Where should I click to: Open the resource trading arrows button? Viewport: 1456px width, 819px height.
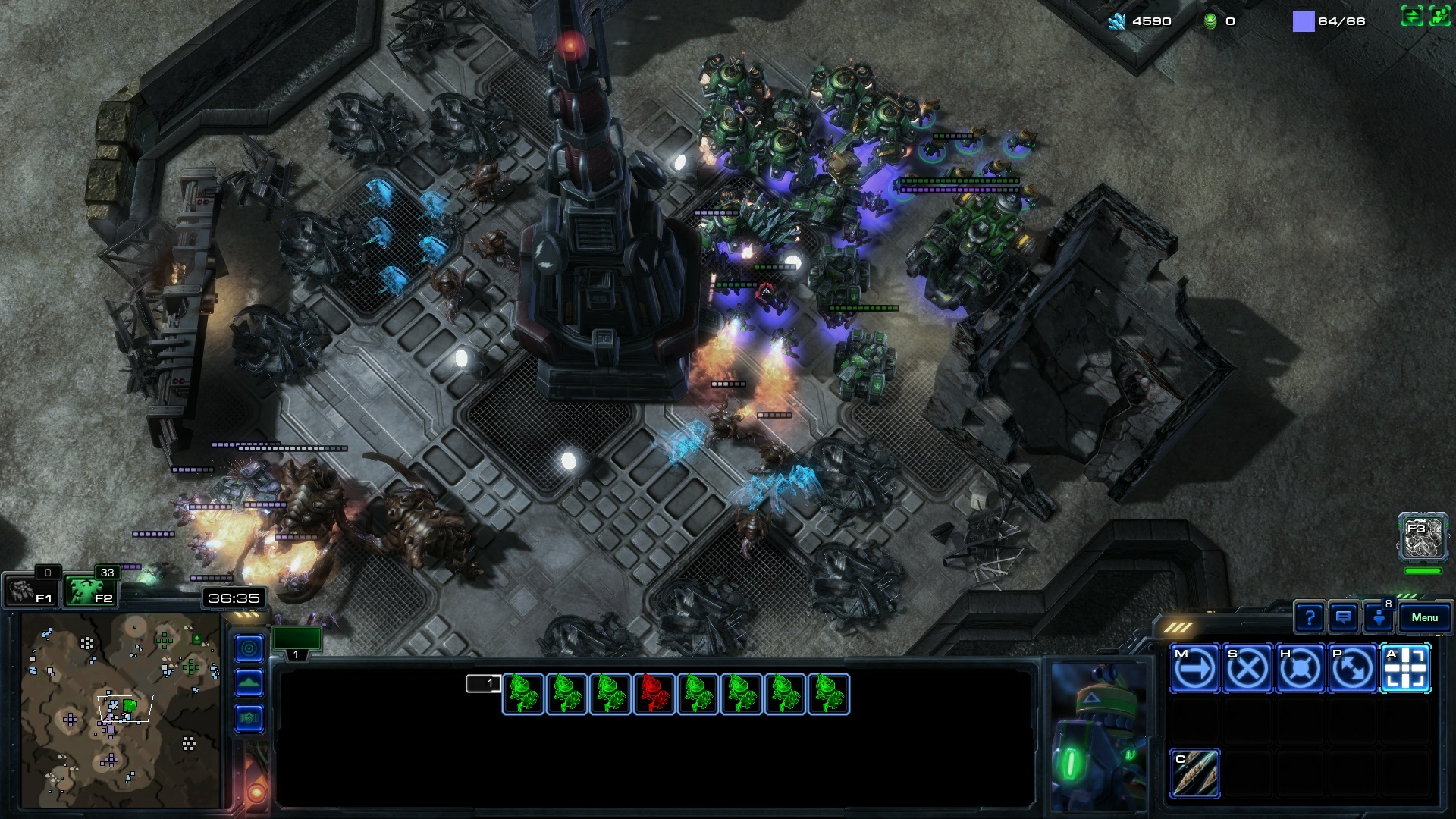pos(1411,16)
